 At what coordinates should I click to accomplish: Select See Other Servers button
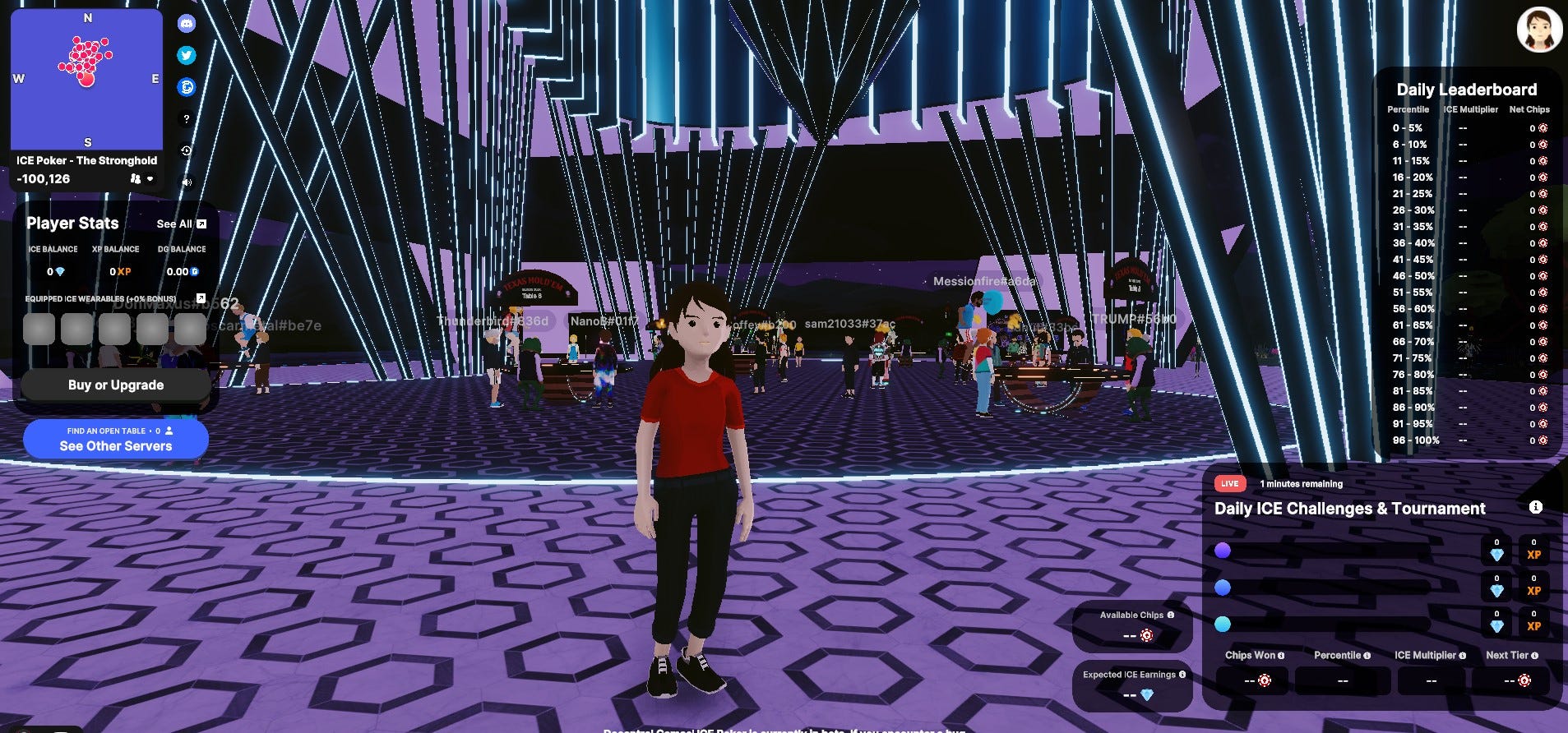click(x=116, y=439)
